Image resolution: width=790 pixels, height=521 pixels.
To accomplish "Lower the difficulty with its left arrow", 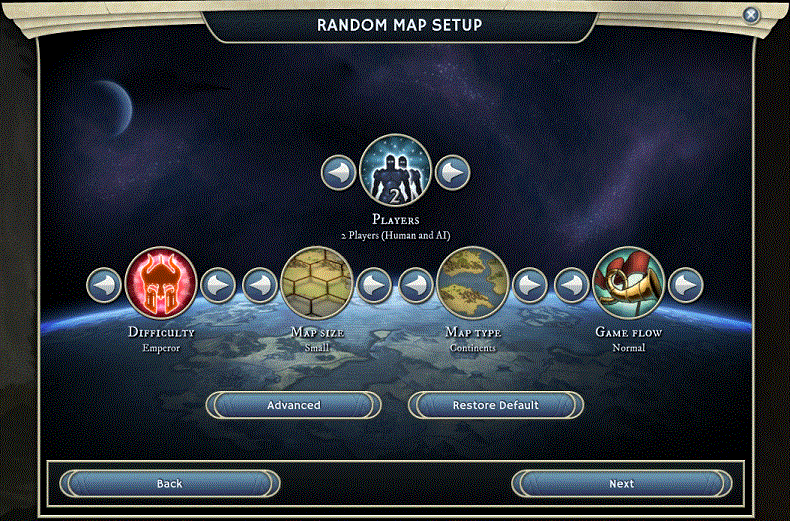I will [104, 285].
